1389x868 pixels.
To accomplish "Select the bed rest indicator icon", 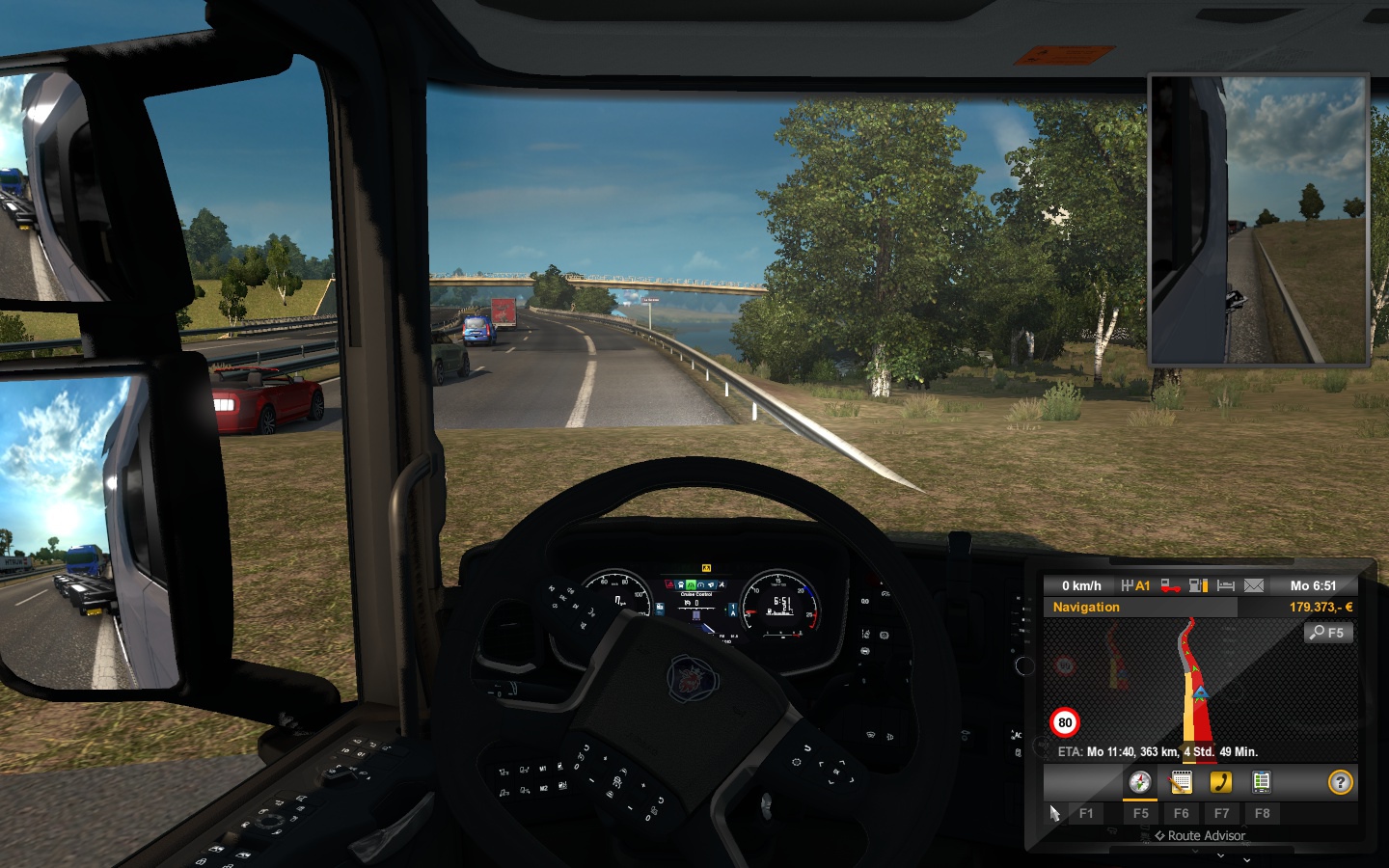I will coord(1226,585).
